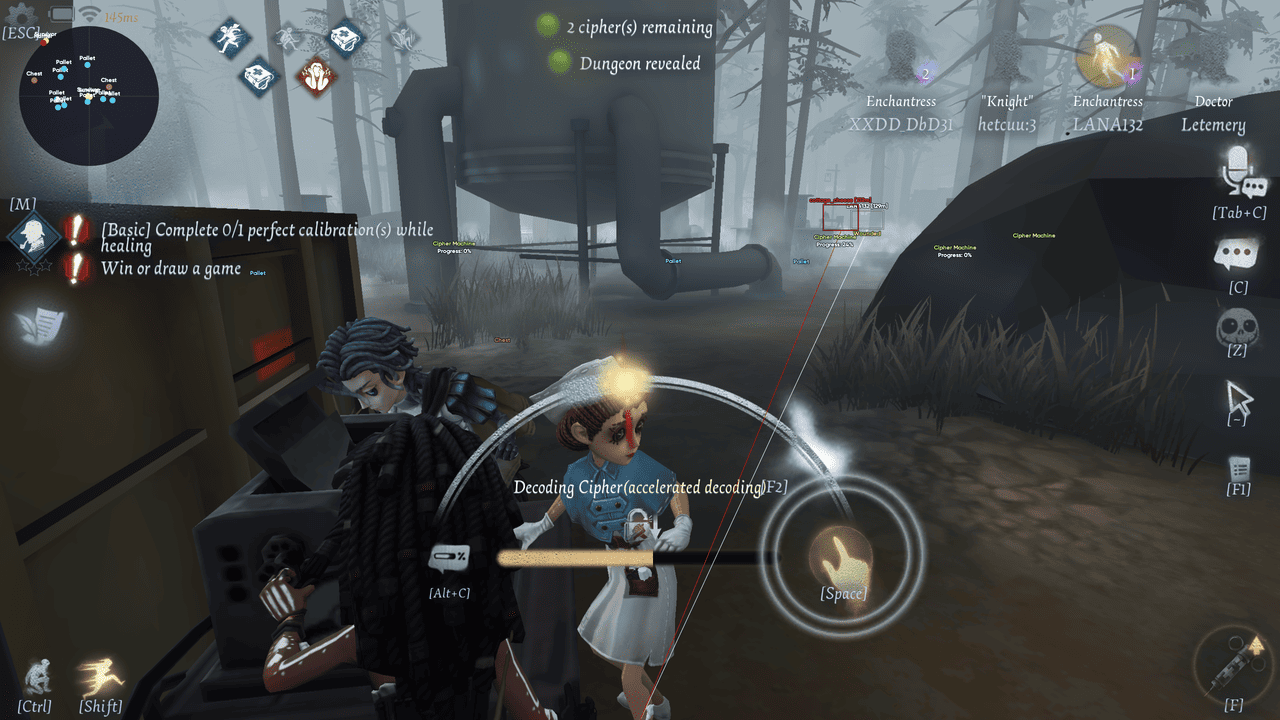Open the checklist icon
This screenshot has width=1280, height=720.
pos(1239,468)
